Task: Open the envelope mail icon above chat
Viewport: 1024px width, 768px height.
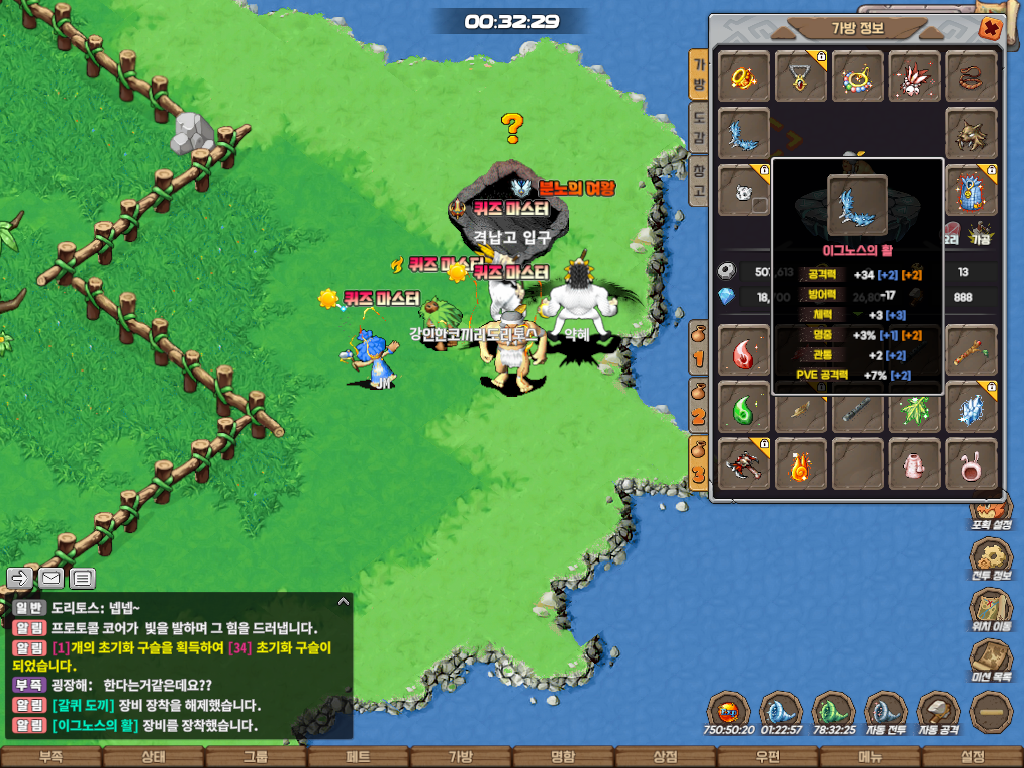Action: click(x=51, y=578)
